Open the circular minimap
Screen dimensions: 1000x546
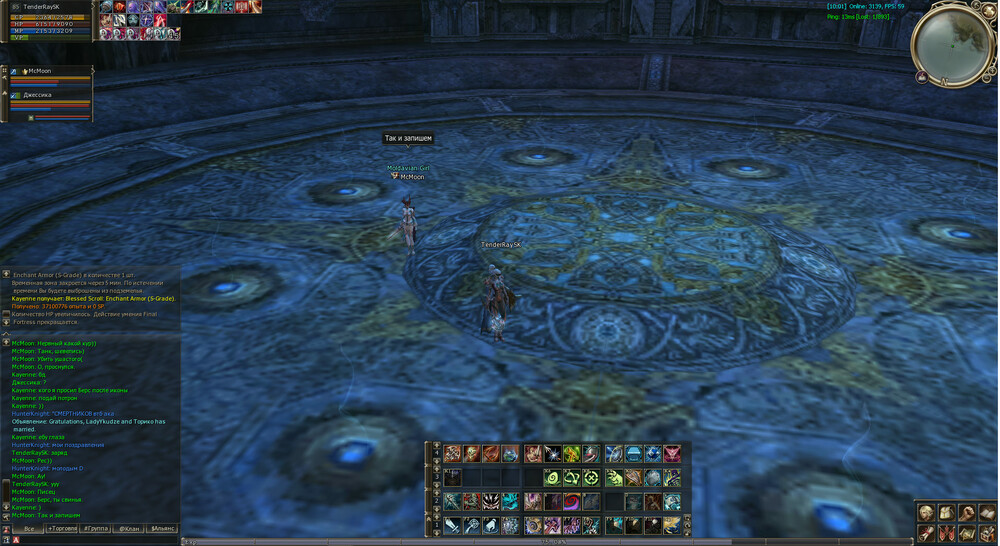click(x=952, y=45)
